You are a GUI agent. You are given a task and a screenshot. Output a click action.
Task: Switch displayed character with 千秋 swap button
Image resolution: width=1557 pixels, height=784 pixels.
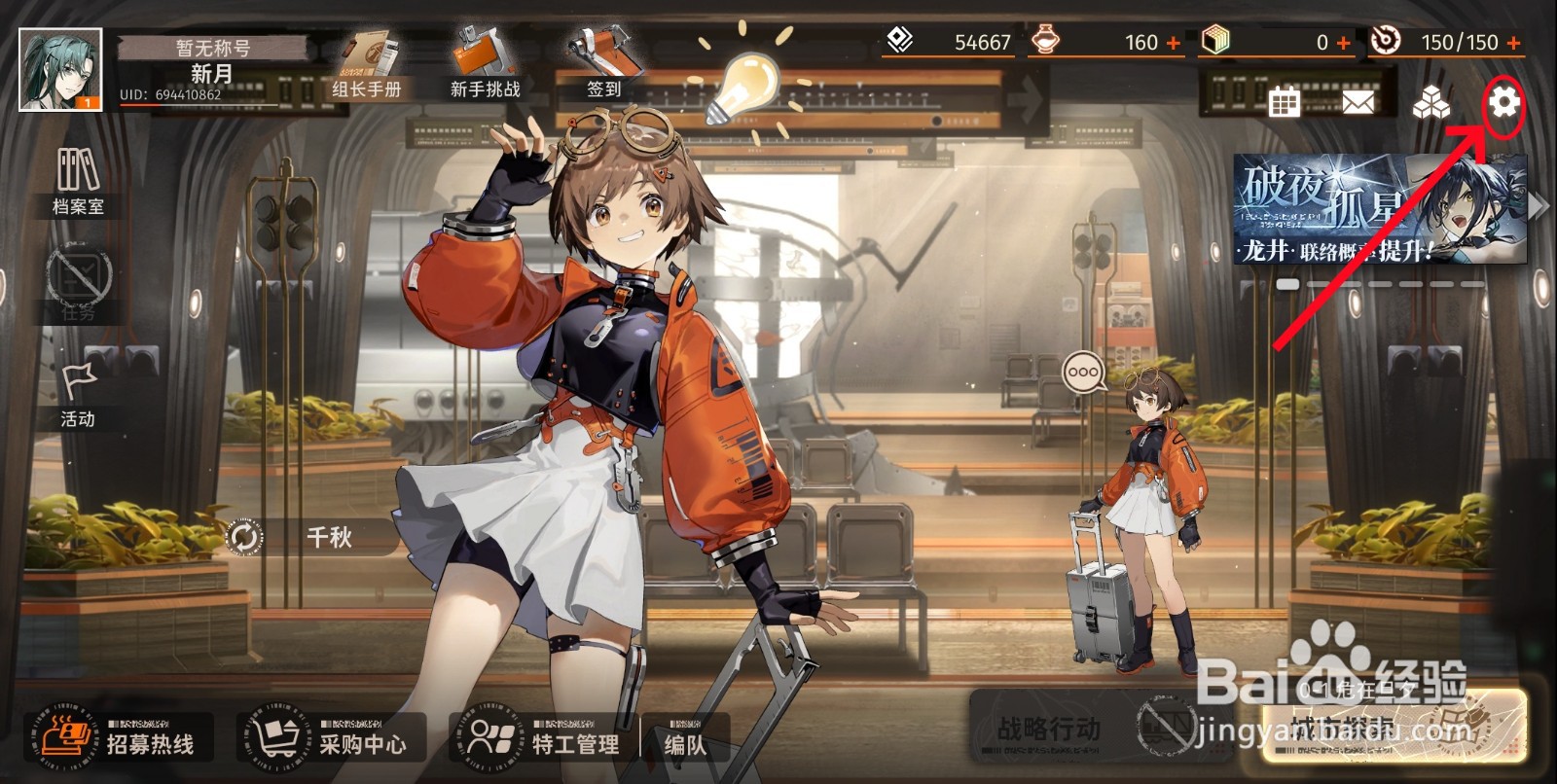[244, 537]
